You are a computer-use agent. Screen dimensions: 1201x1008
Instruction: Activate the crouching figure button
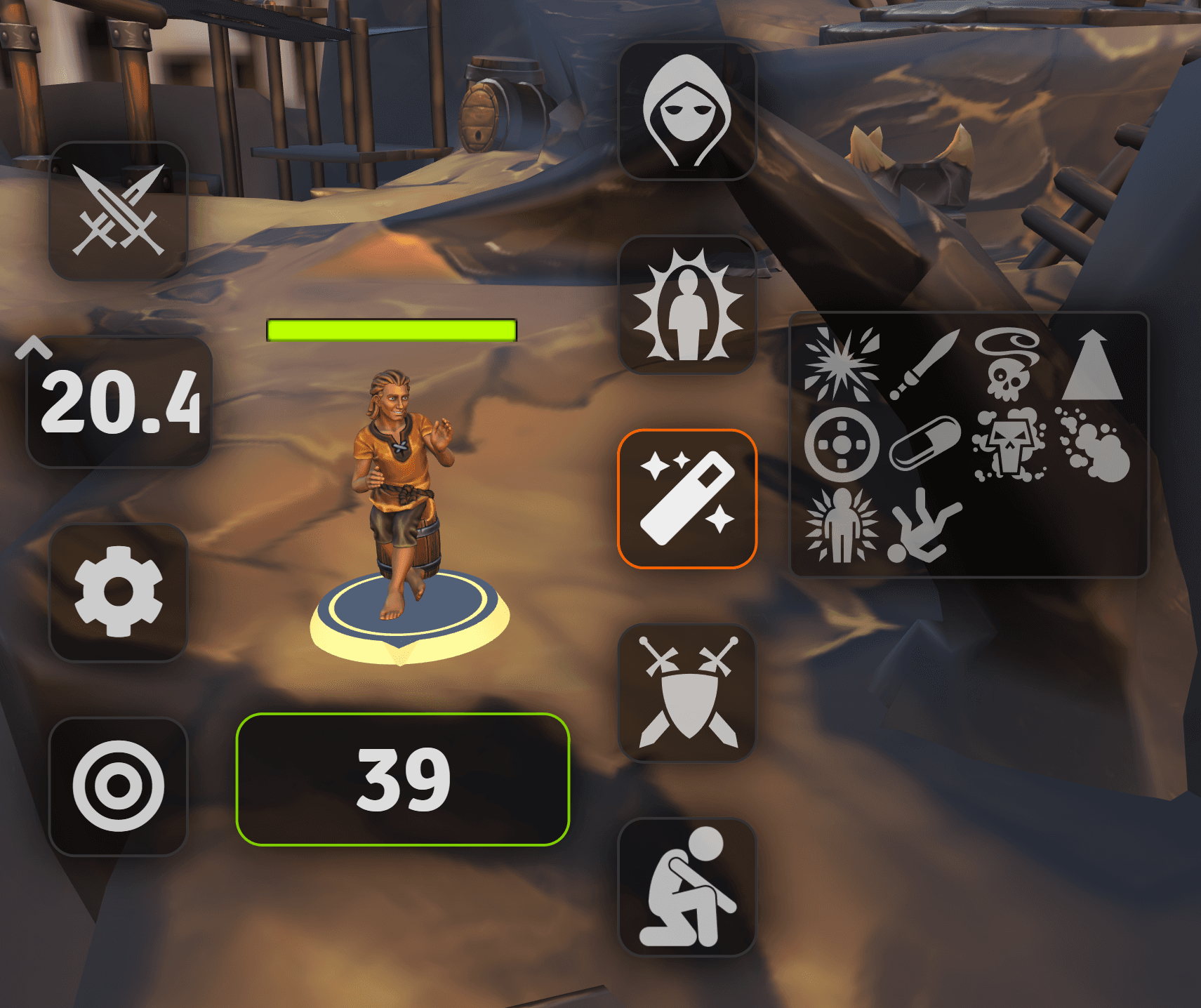pyautogui.click(x=686, y=887)
